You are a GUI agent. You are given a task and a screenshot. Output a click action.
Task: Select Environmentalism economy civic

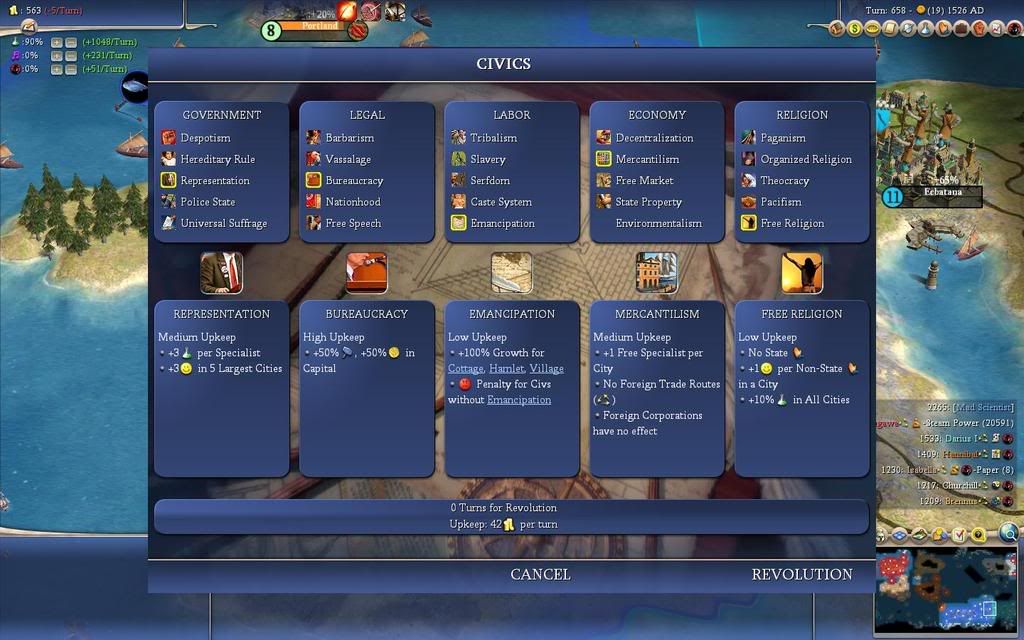coord(658,223)
